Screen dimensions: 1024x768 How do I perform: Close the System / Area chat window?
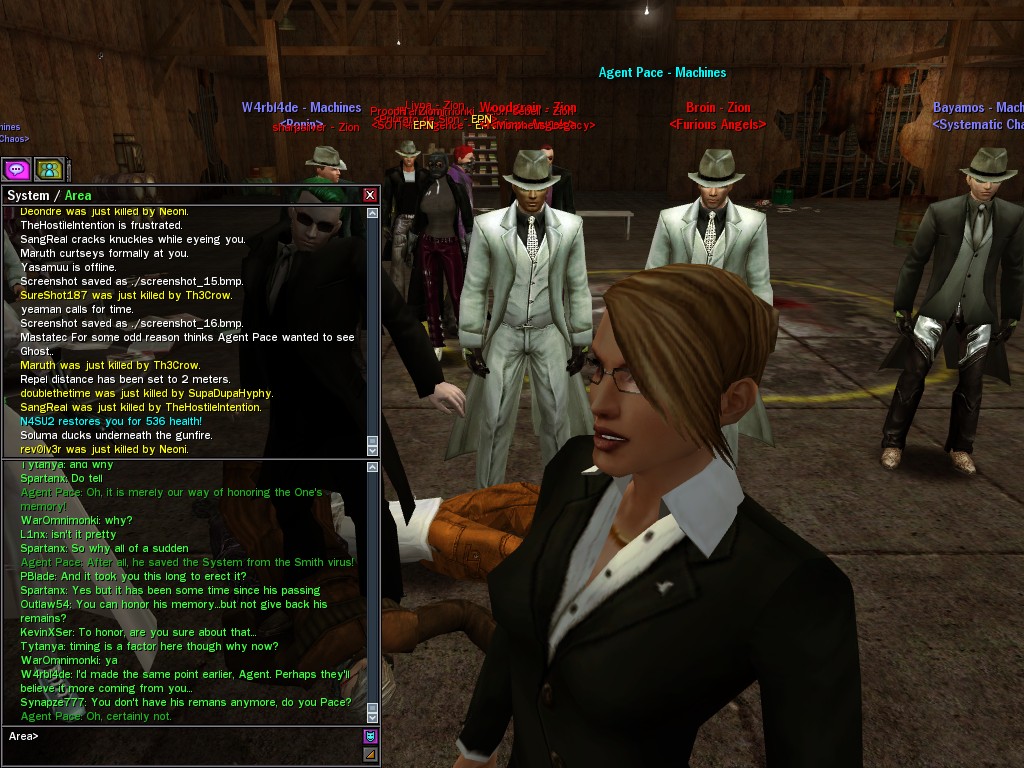(370, 195)
